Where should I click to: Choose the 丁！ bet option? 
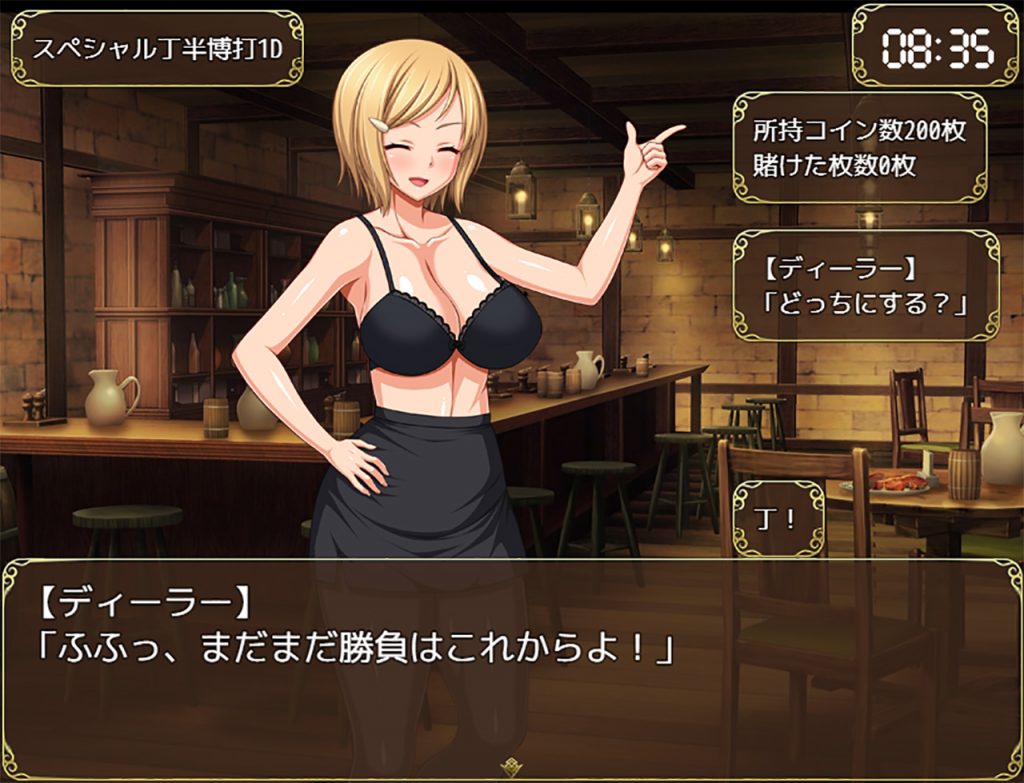click(778, 519)
